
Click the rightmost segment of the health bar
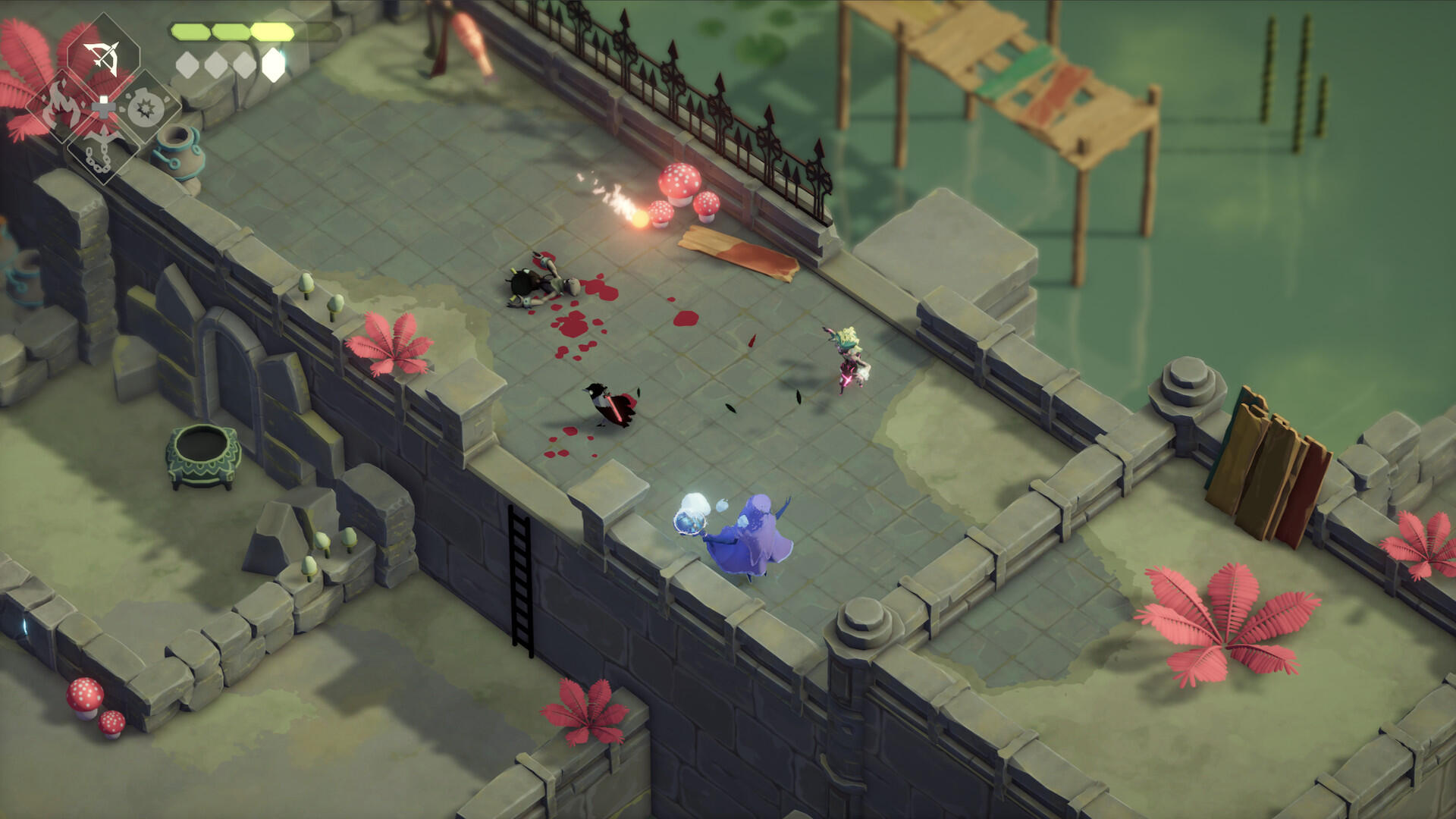click(271, 32)
